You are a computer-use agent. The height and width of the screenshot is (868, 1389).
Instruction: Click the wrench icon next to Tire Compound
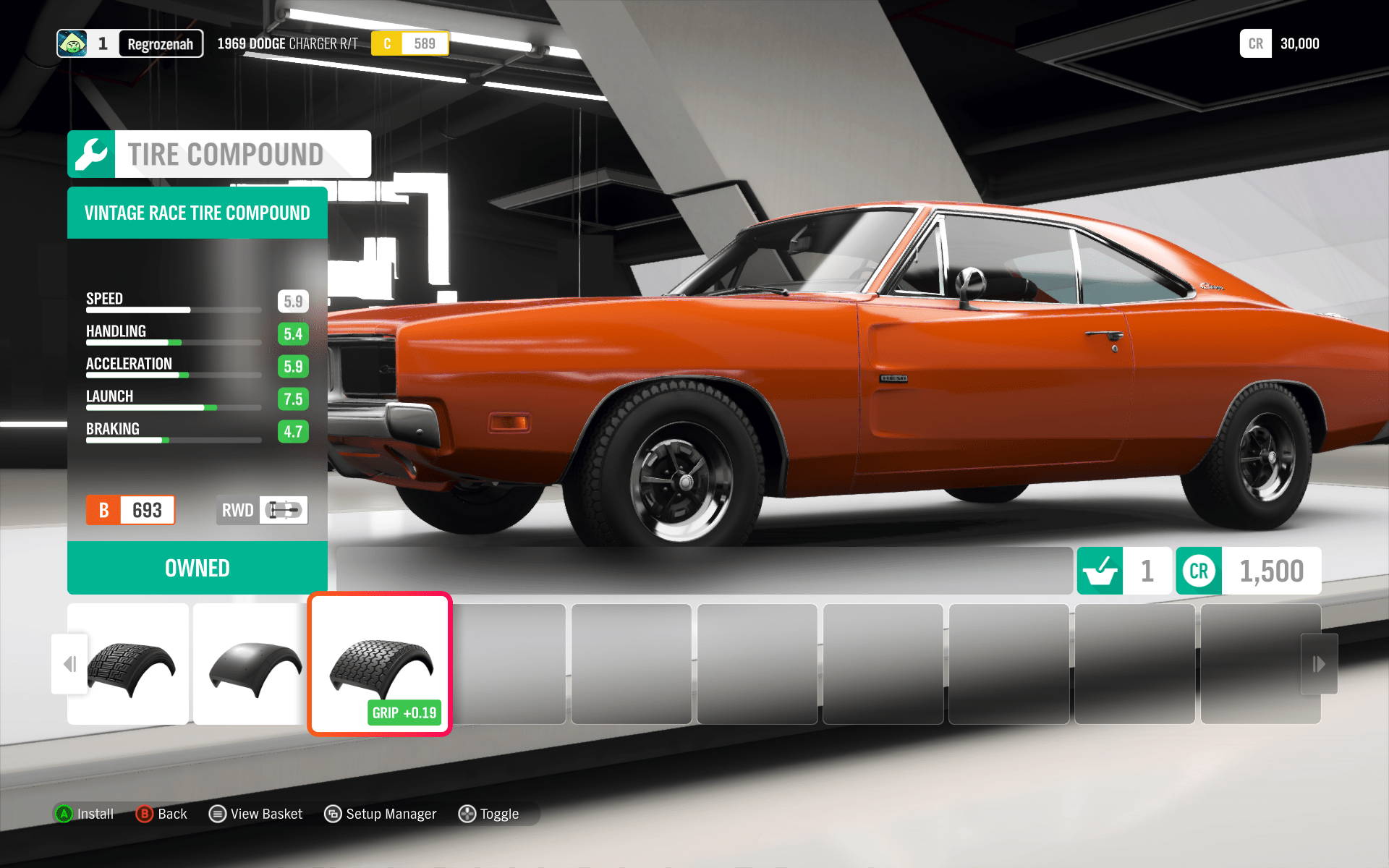tap(91, 153)
